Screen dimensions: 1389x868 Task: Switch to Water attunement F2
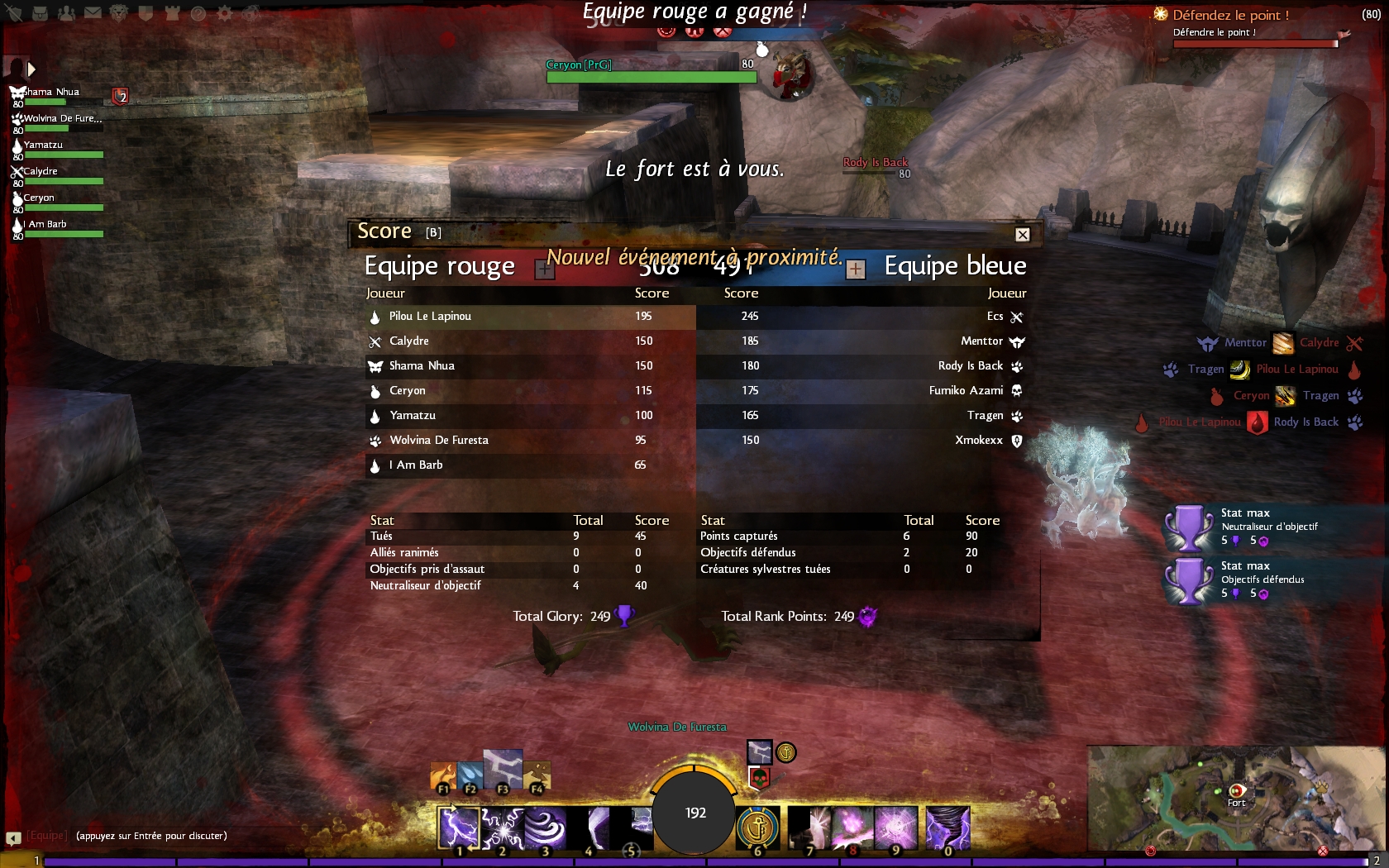tap(470, 775)
